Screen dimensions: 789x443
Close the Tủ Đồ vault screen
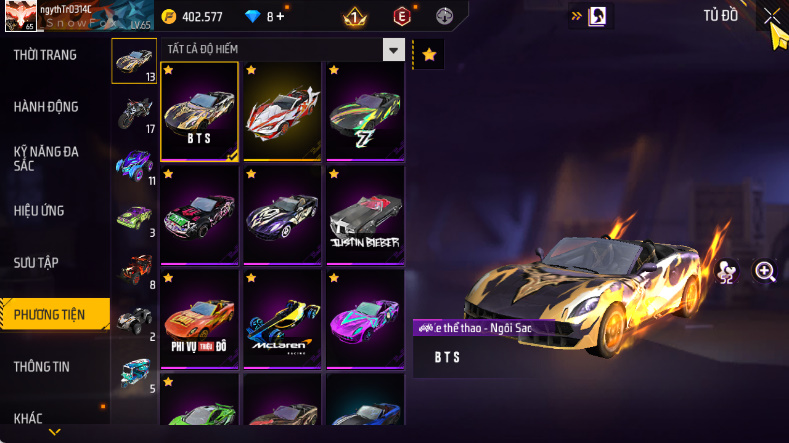click(771, 16)
